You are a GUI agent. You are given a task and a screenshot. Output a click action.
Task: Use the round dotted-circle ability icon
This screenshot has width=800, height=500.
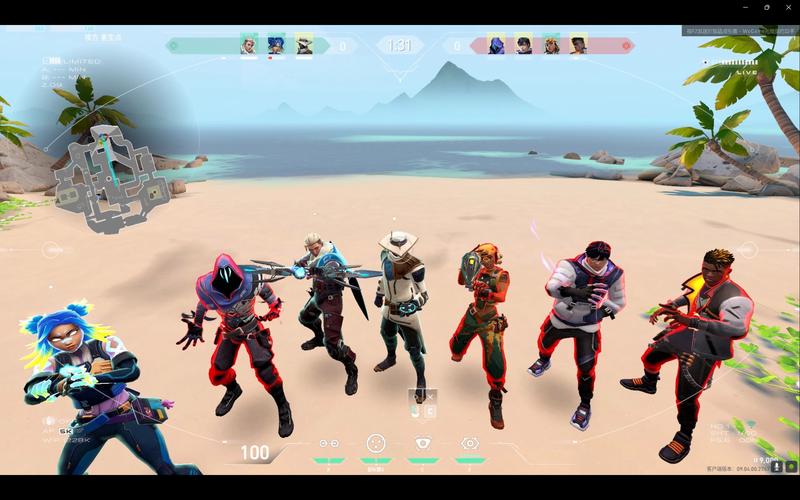pos(375,443)
